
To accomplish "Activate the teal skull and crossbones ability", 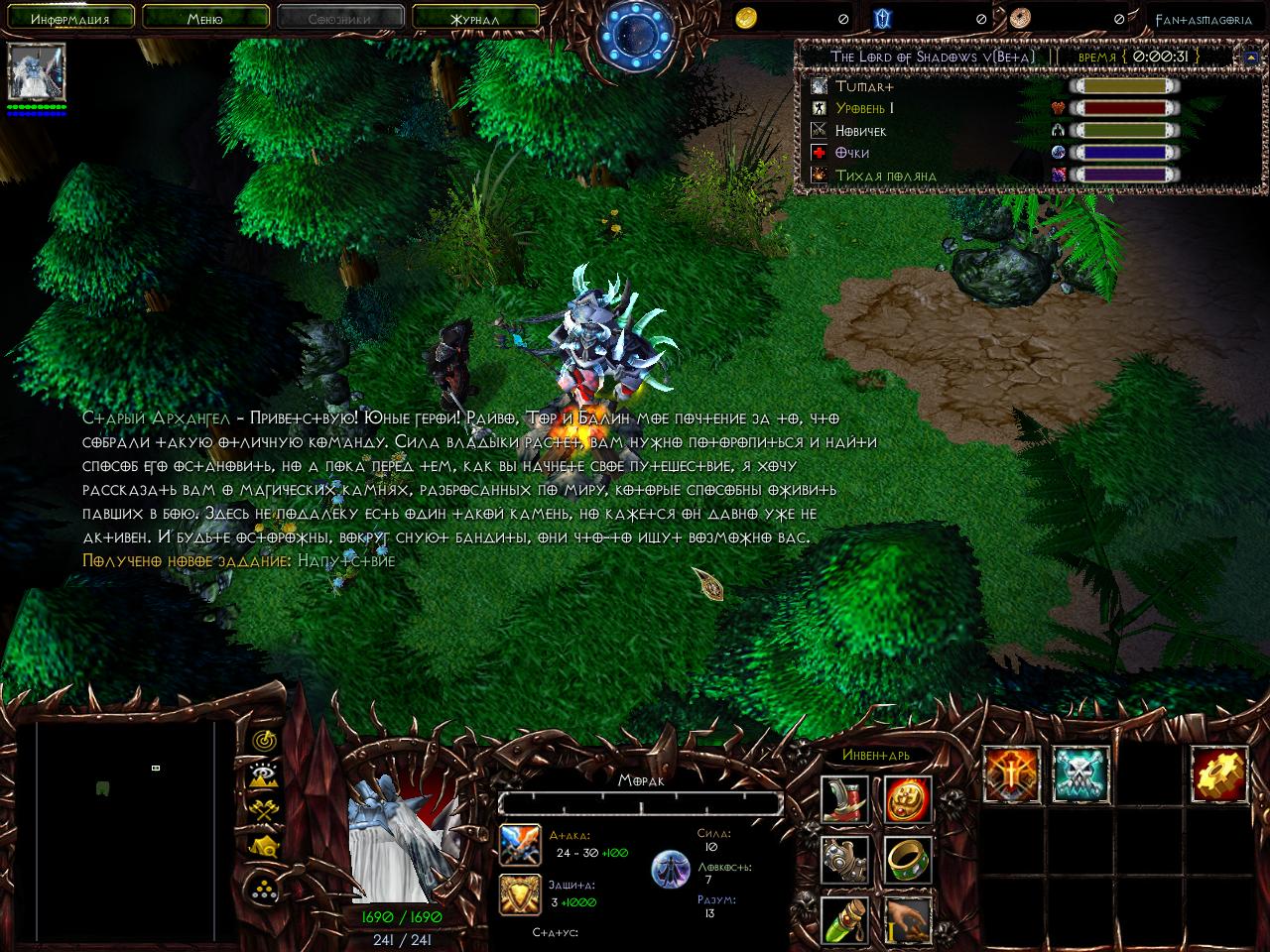I will tap(1080, 774).
